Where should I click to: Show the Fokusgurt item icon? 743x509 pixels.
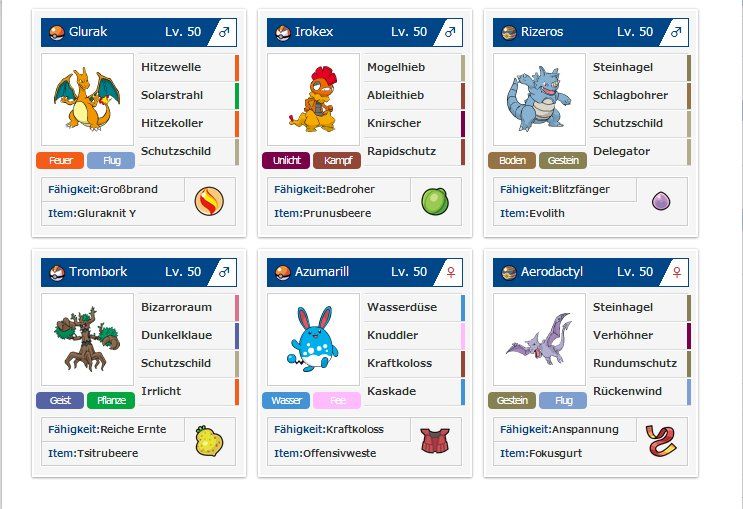(x=661, y=441)
